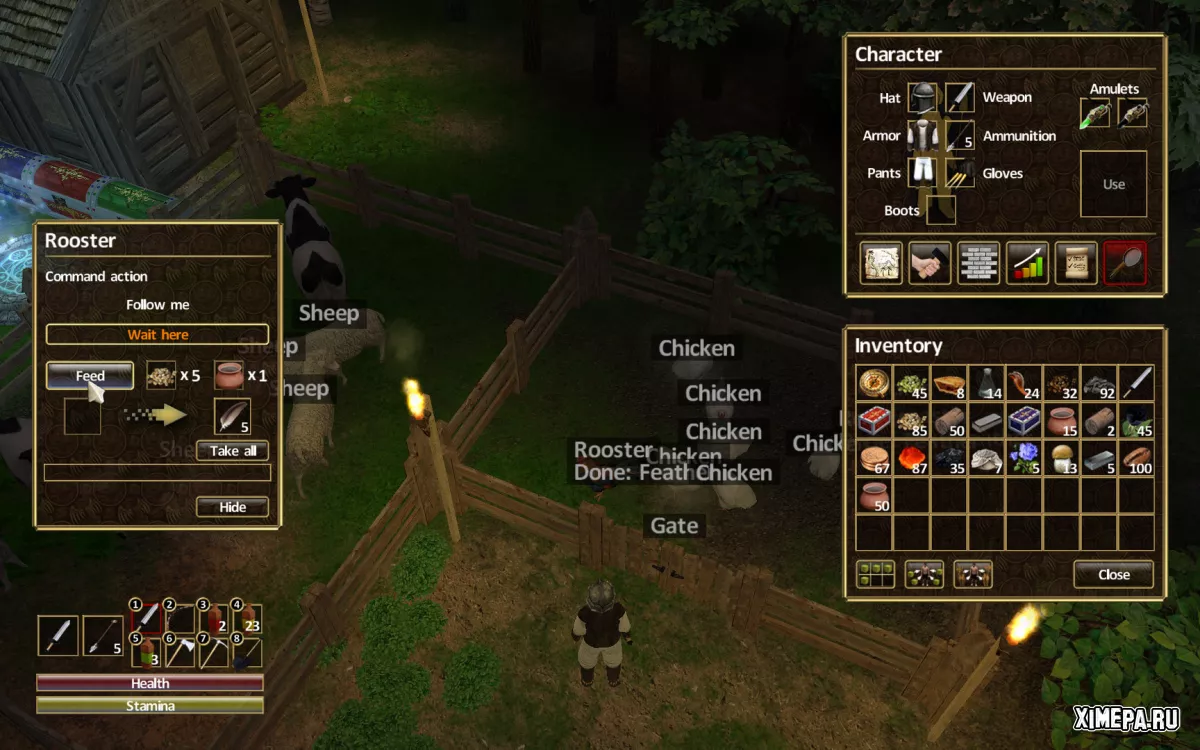Choose the Follow me command

[x=157, y=305]
